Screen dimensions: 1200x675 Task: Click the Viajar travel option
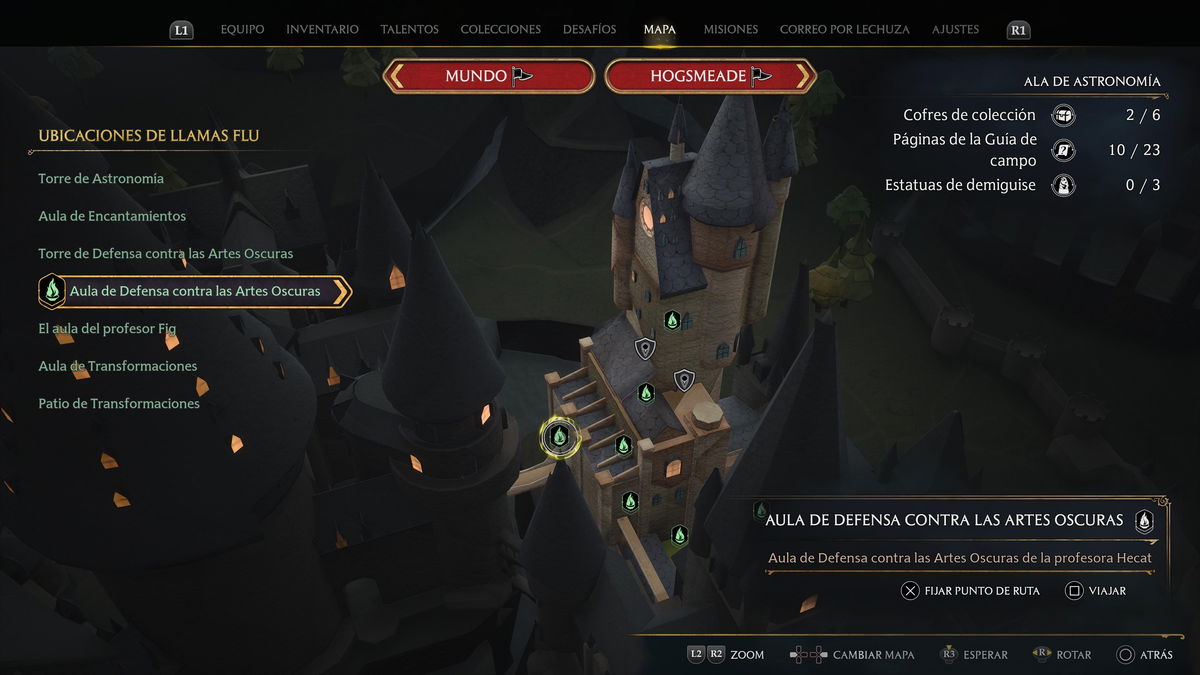[1096, 591]
